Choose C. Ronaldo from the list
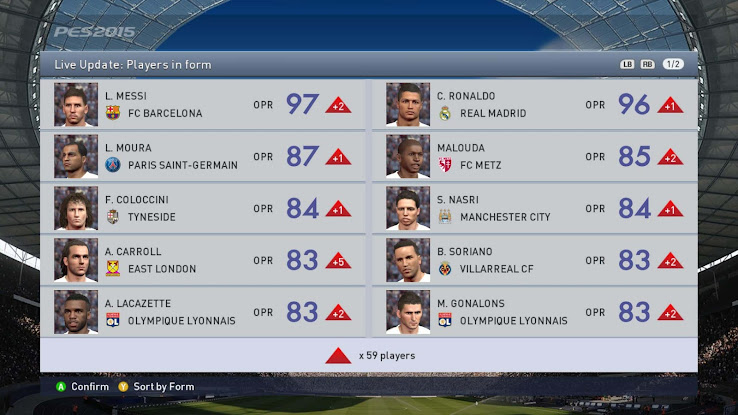 [x=535, y=104]
